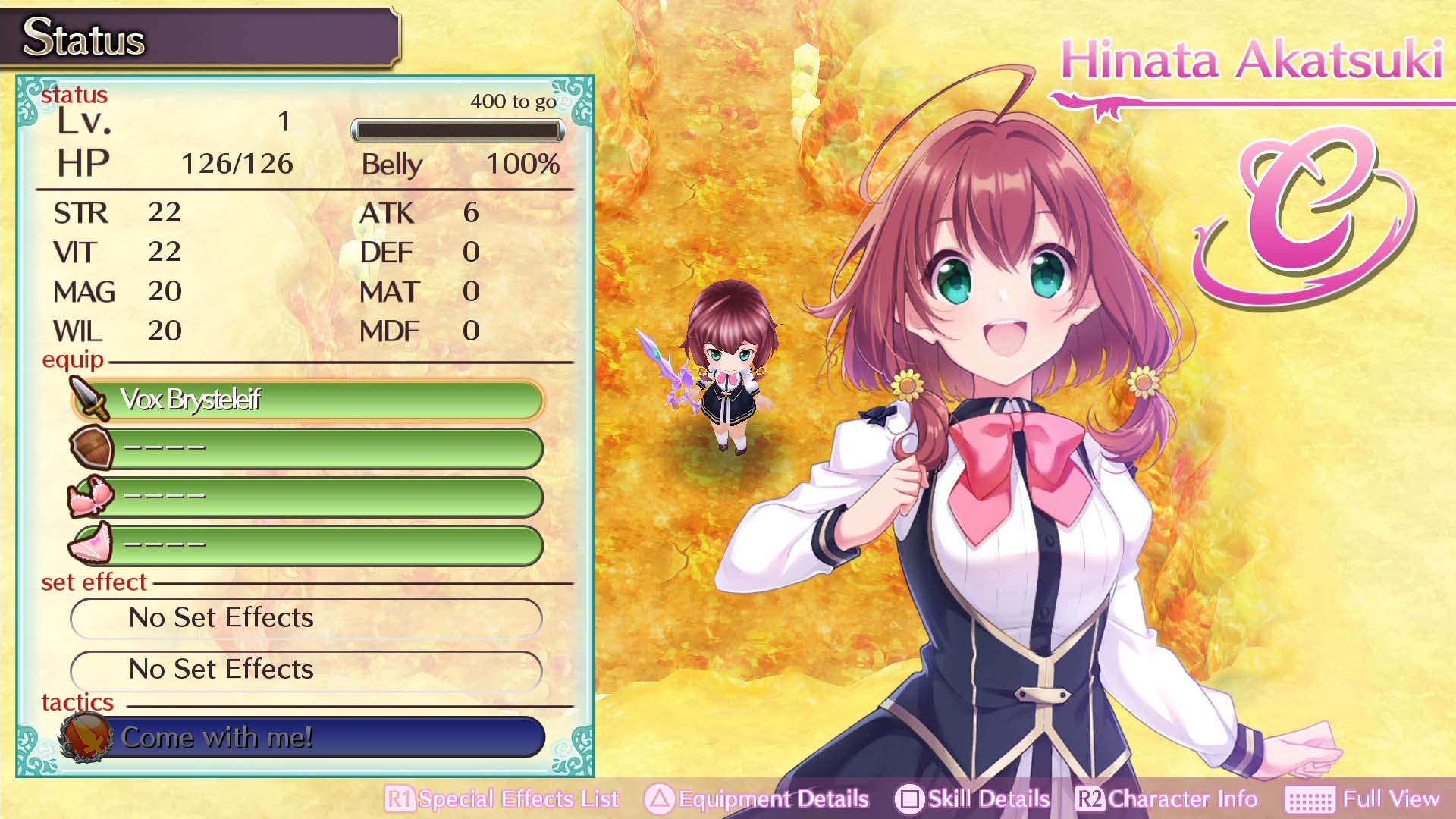Click the R2 button icon for Character Info
Image resolution: width=1456 pixels, height=819 pixels.
click(x=1090, y=799)
